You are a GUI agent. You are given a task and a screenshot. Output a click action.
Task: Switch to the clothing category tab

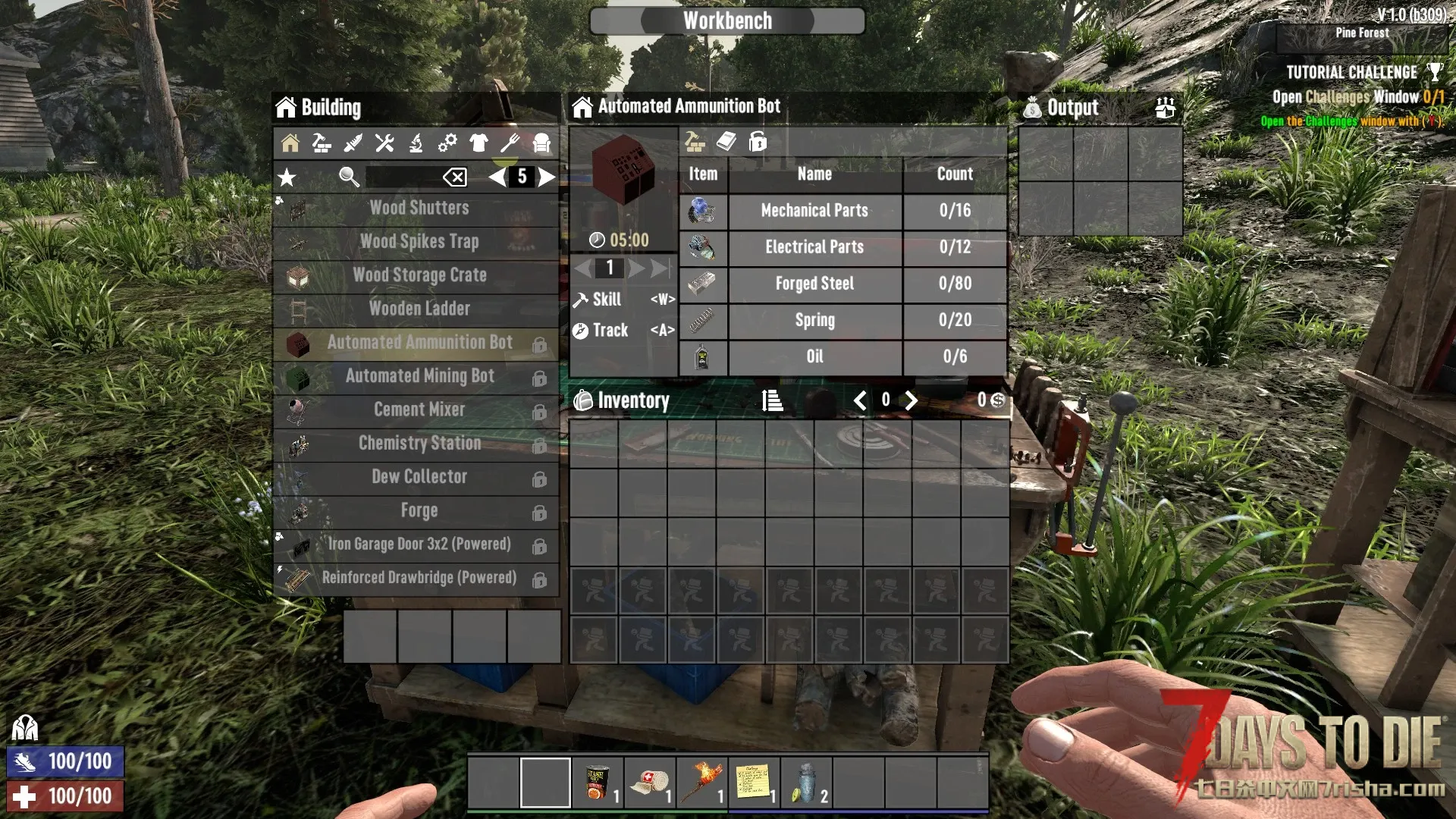479,143
